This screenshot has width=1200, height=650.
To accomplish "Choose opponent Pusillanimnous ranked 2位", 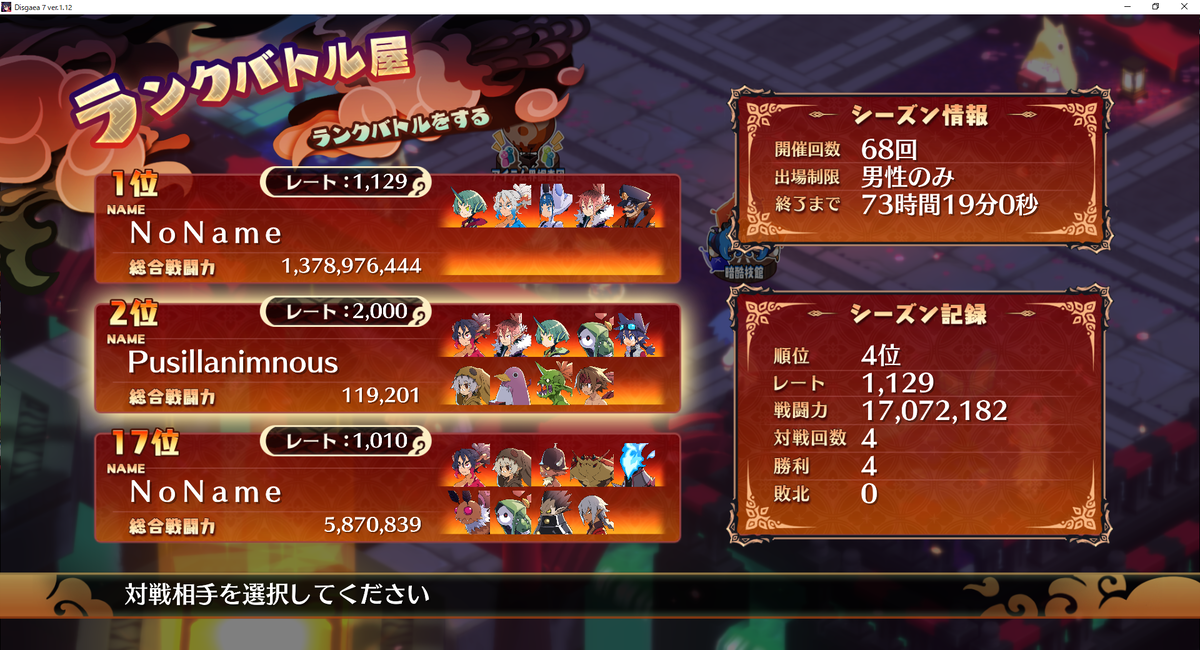I will coord(388,358).
